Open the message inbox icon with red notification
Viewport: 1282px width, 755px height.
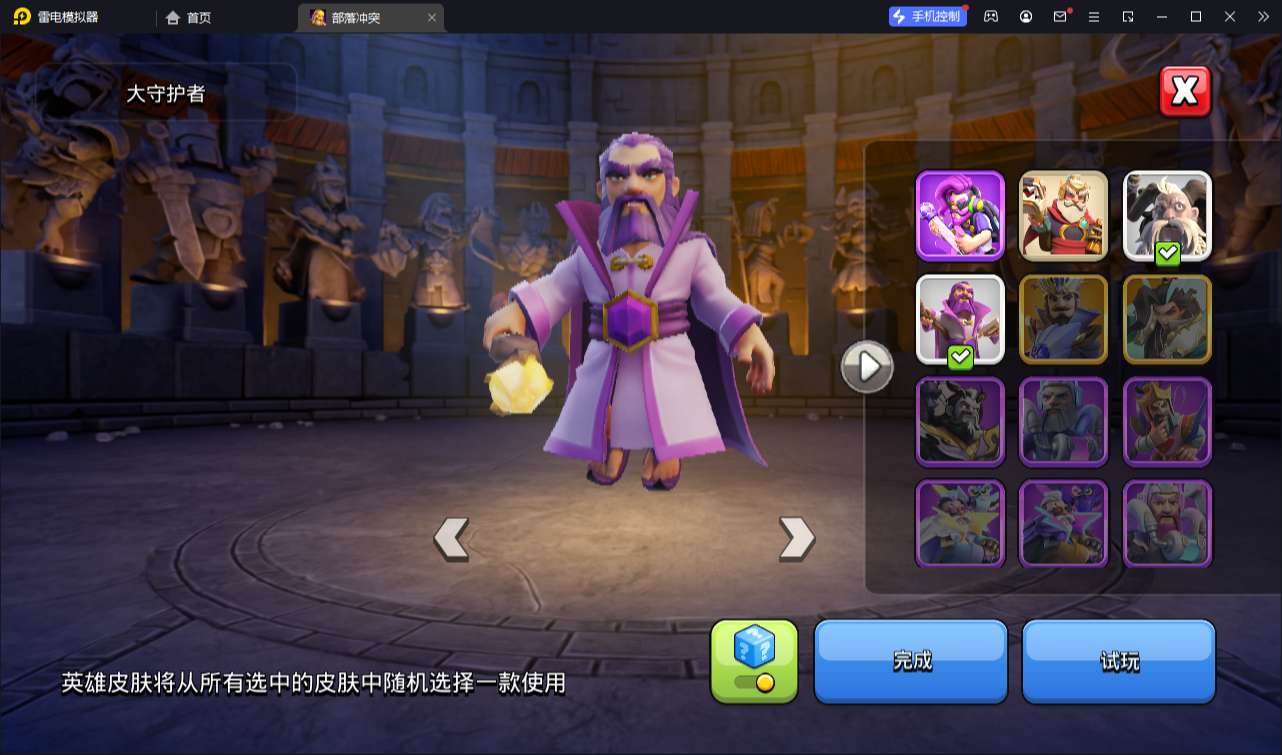point(1060,16)
